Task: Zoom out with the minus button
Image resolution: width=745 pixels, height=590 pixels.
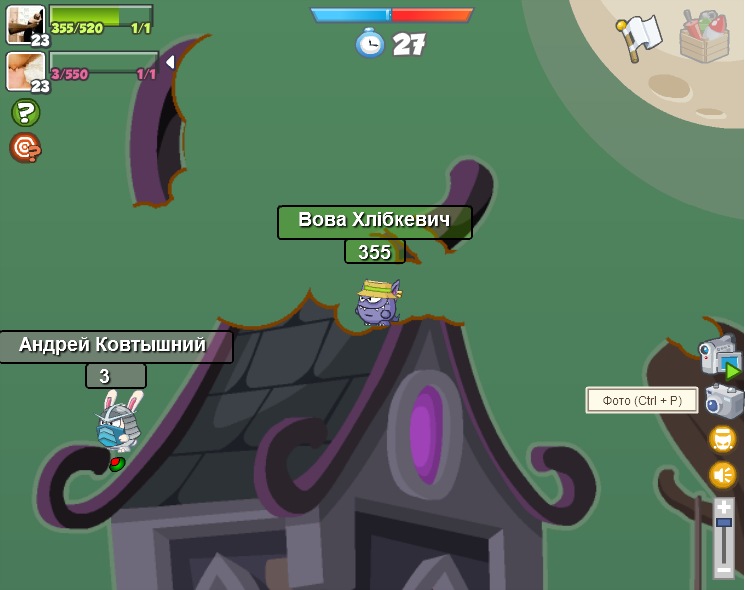Action: pyautogui.click(x=723, y=569)
